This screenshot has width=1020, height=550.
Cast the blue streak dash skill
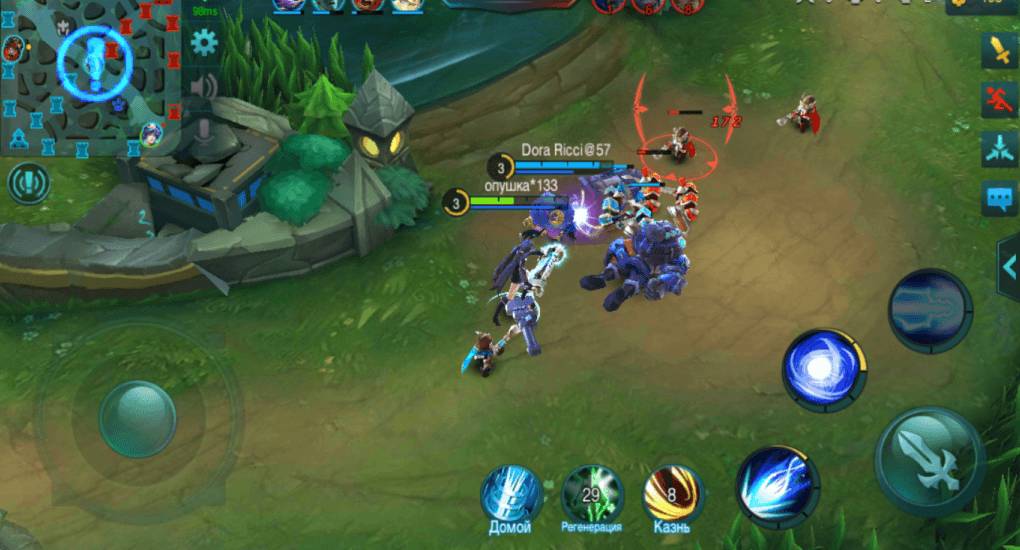[777, 487]
